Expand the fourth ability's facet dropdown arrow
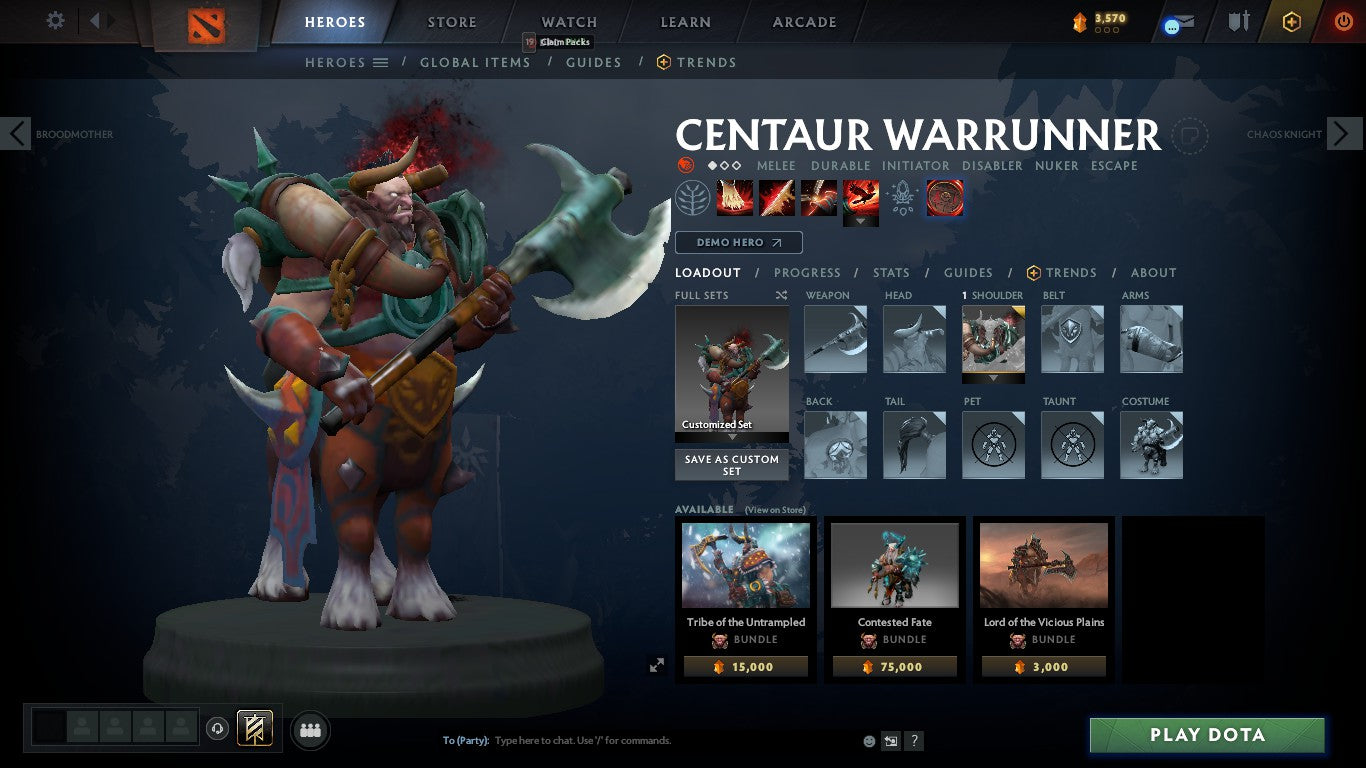This screenshot has height=768, width=1366. [x=861, y=219]
